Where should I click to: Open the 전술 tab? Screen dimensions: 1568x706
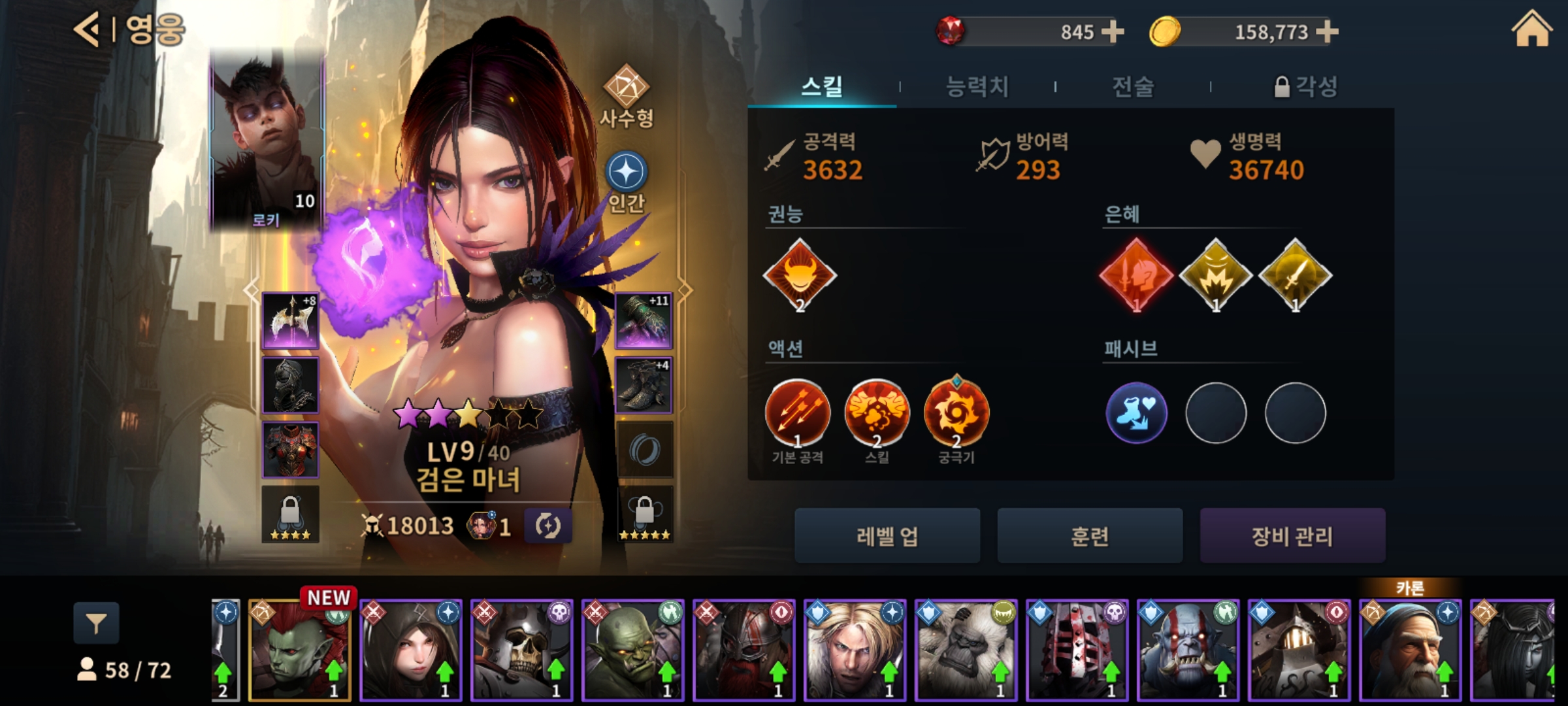point(1133,86)
